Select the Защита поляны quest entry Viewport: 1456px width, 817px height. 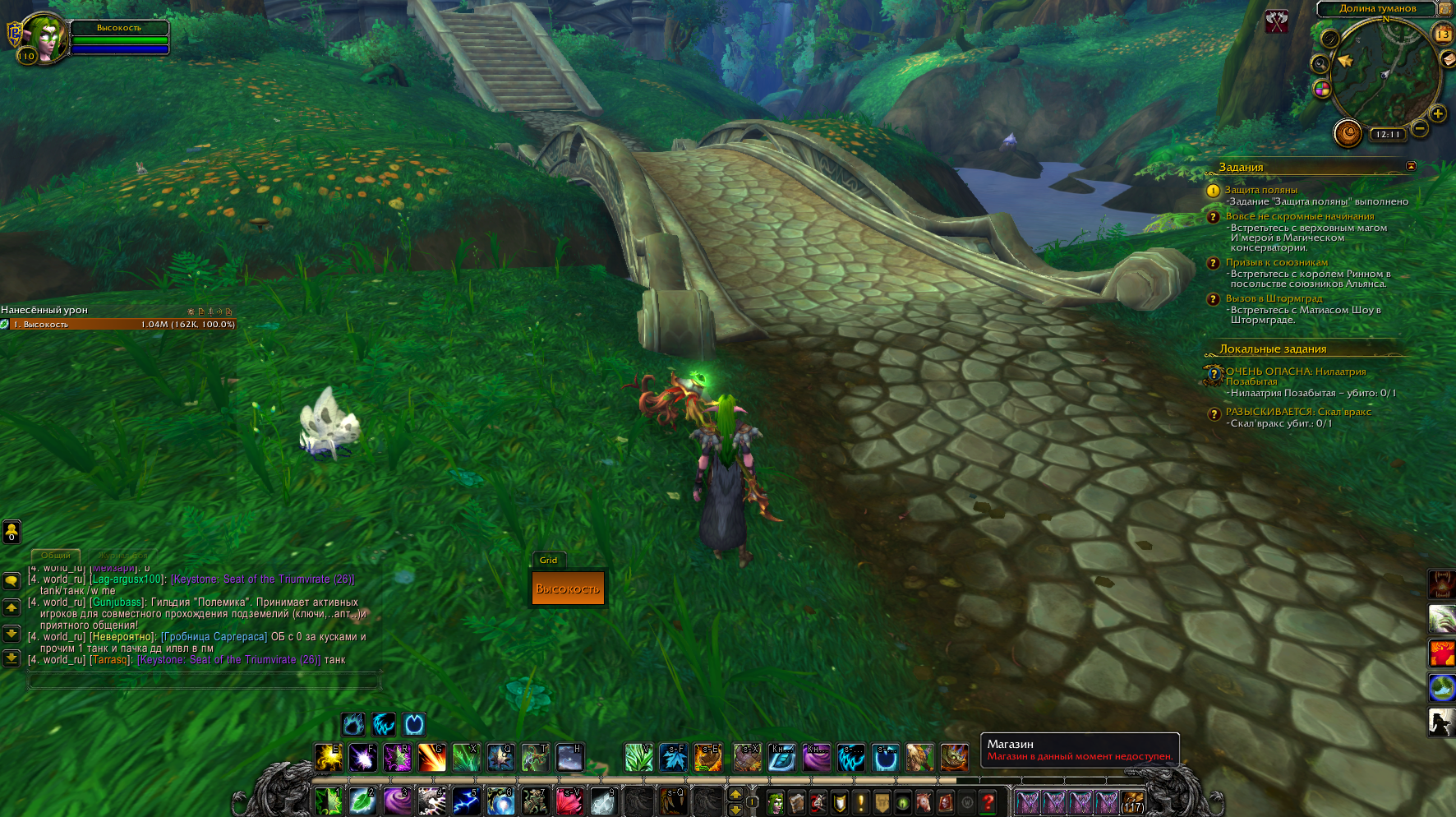pyautogui.click(x=1260, y=190)
